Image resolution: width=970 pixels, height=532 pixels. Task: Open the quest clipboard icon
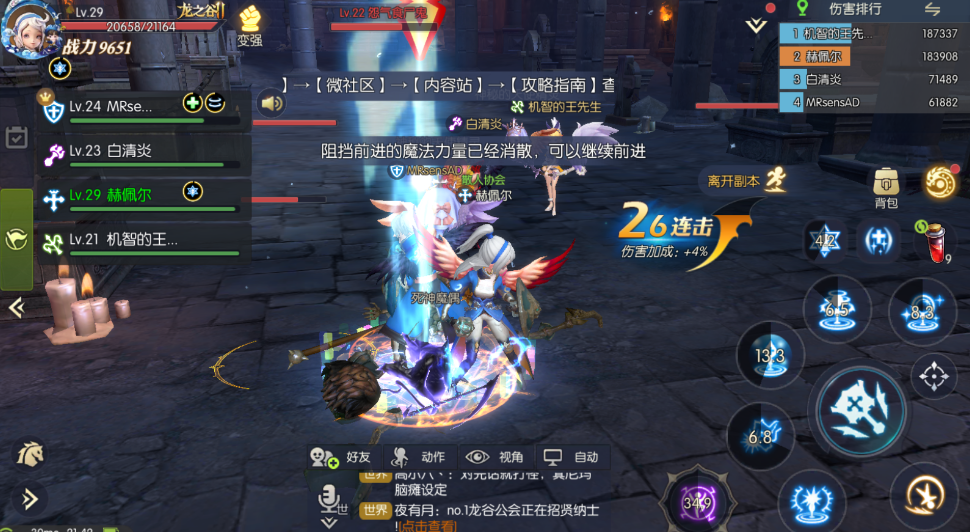[16, 137]
